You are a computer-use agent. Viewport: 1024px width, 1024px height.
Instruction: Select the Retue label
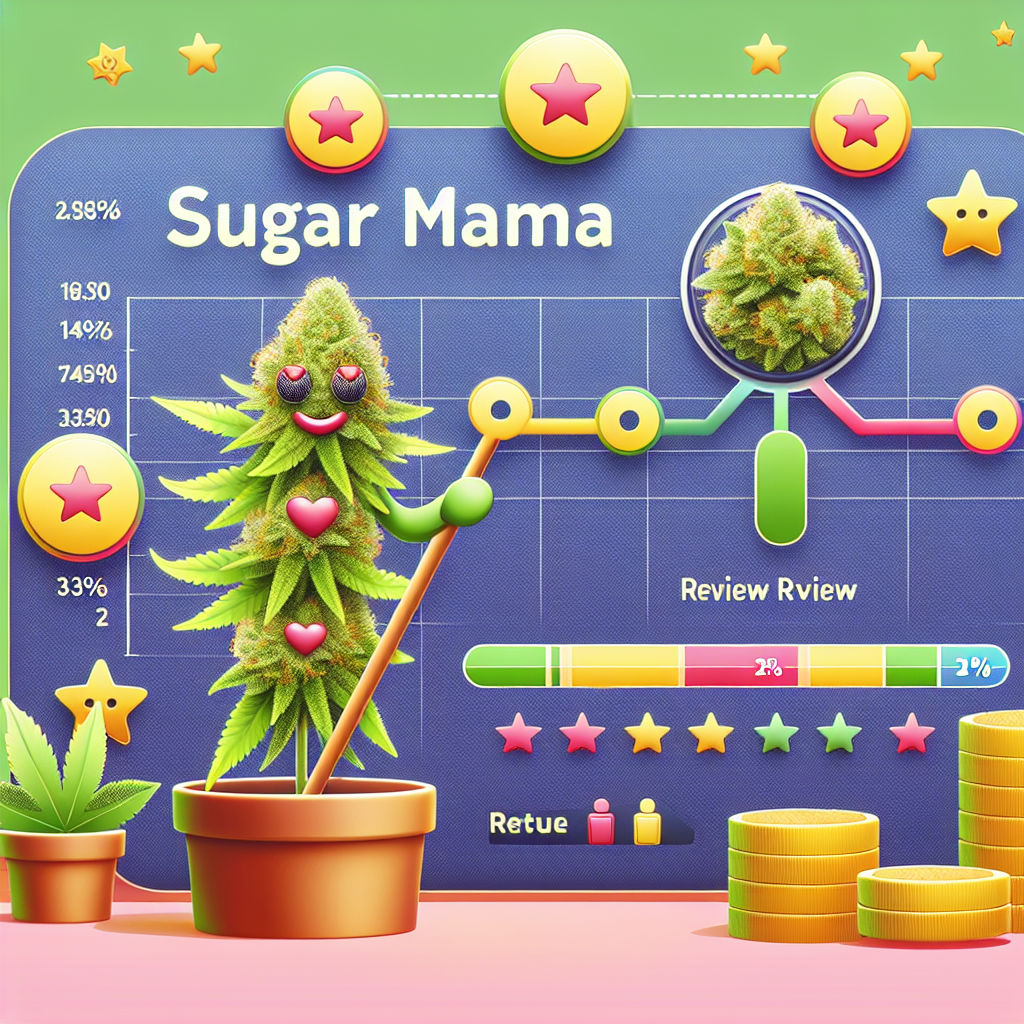(529, 824)
